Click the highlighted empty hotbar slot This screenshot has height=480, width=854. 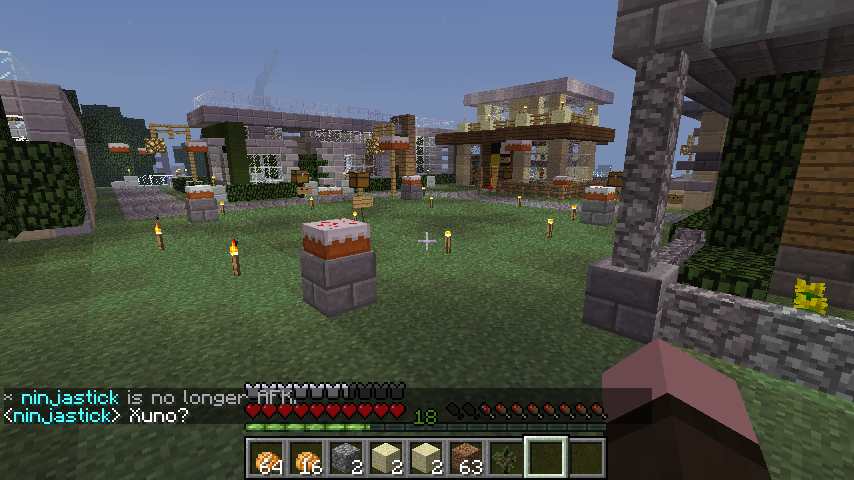(546, 458)
